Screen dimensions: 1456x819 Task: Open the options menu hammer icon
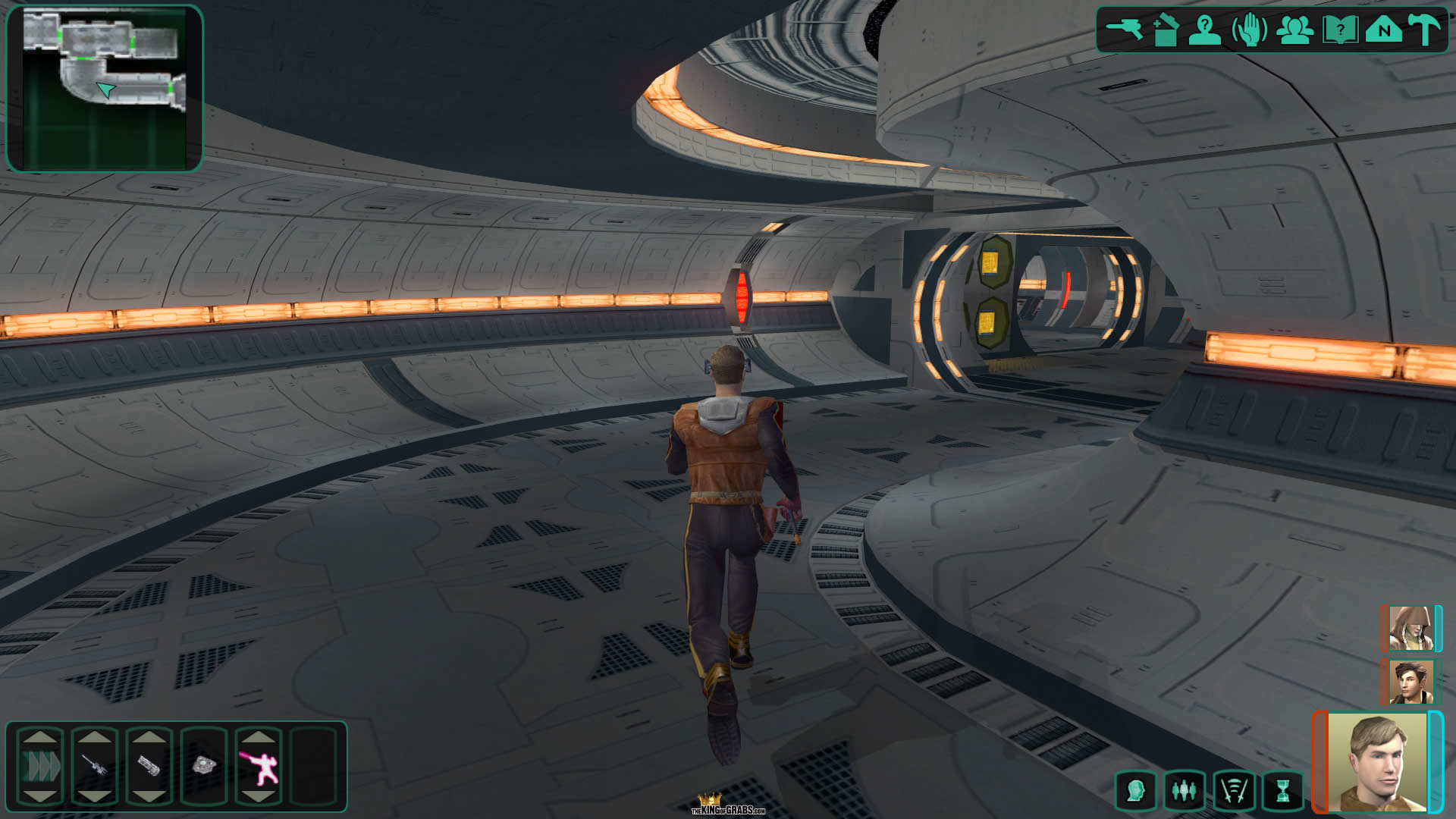point(1425,30)
